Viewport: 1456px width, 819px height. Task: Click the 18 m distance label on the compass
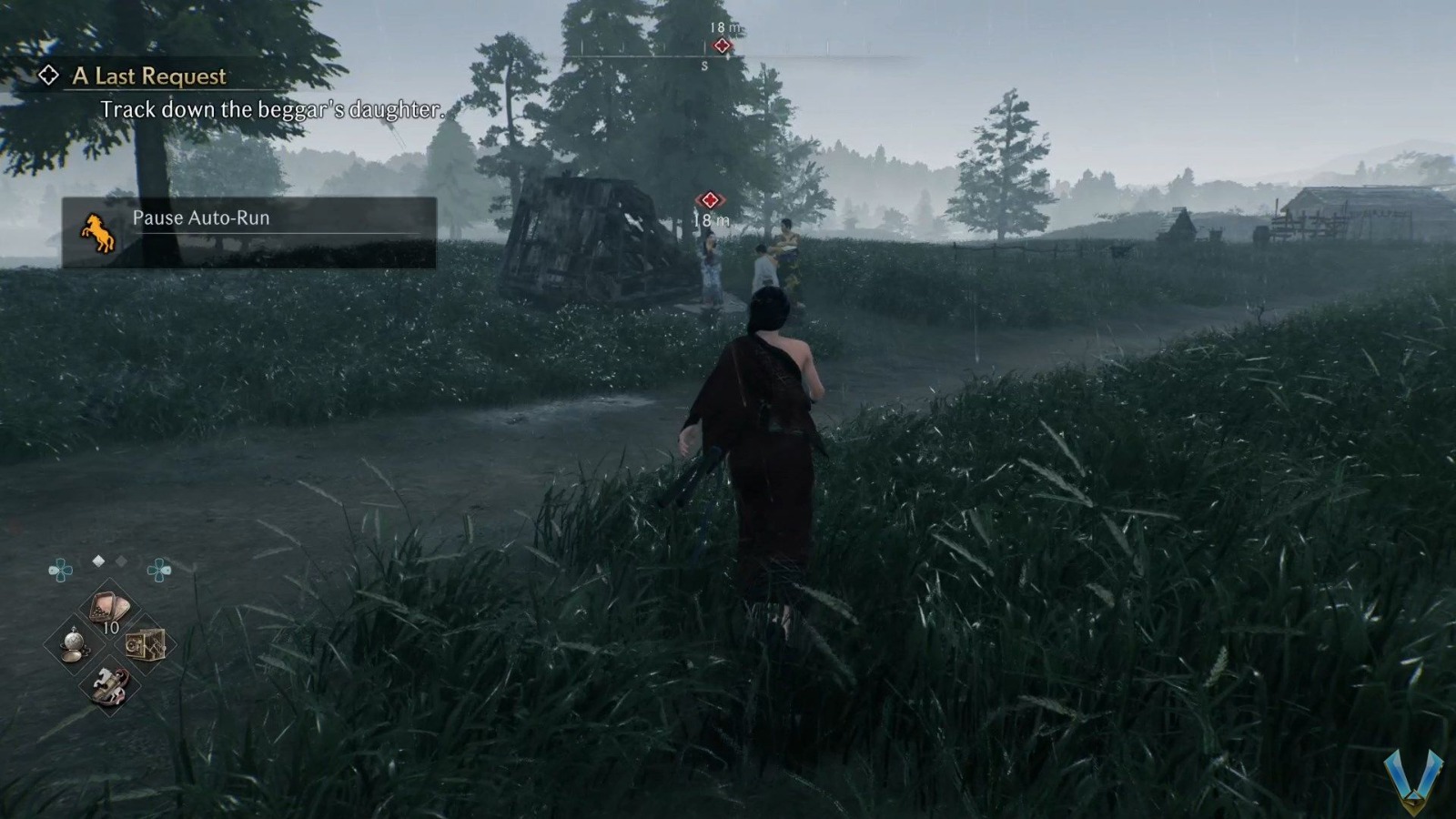[724, 28]
